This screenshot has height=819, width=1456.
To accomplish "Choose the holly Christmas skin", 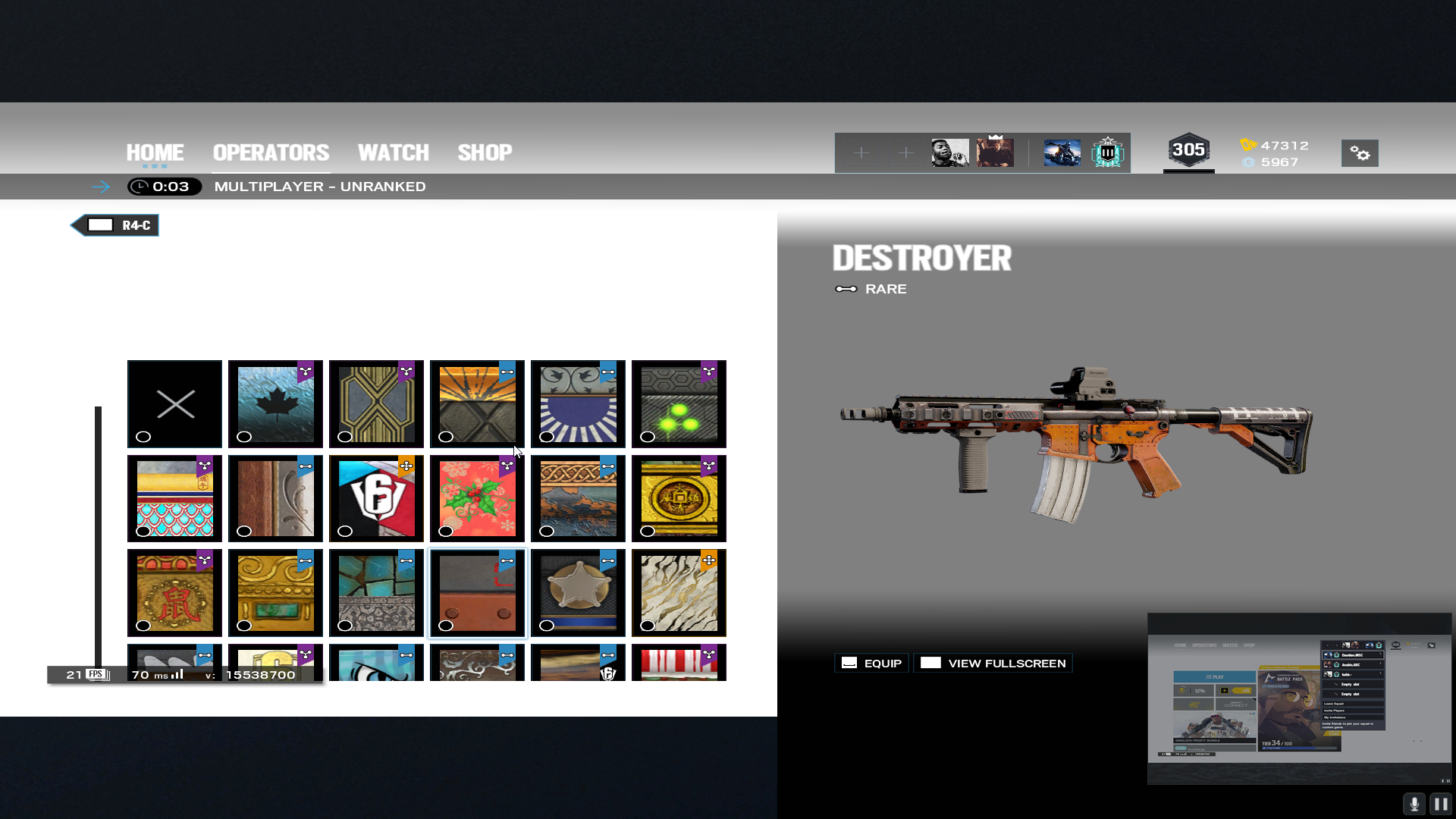I will tap(477, 499).
